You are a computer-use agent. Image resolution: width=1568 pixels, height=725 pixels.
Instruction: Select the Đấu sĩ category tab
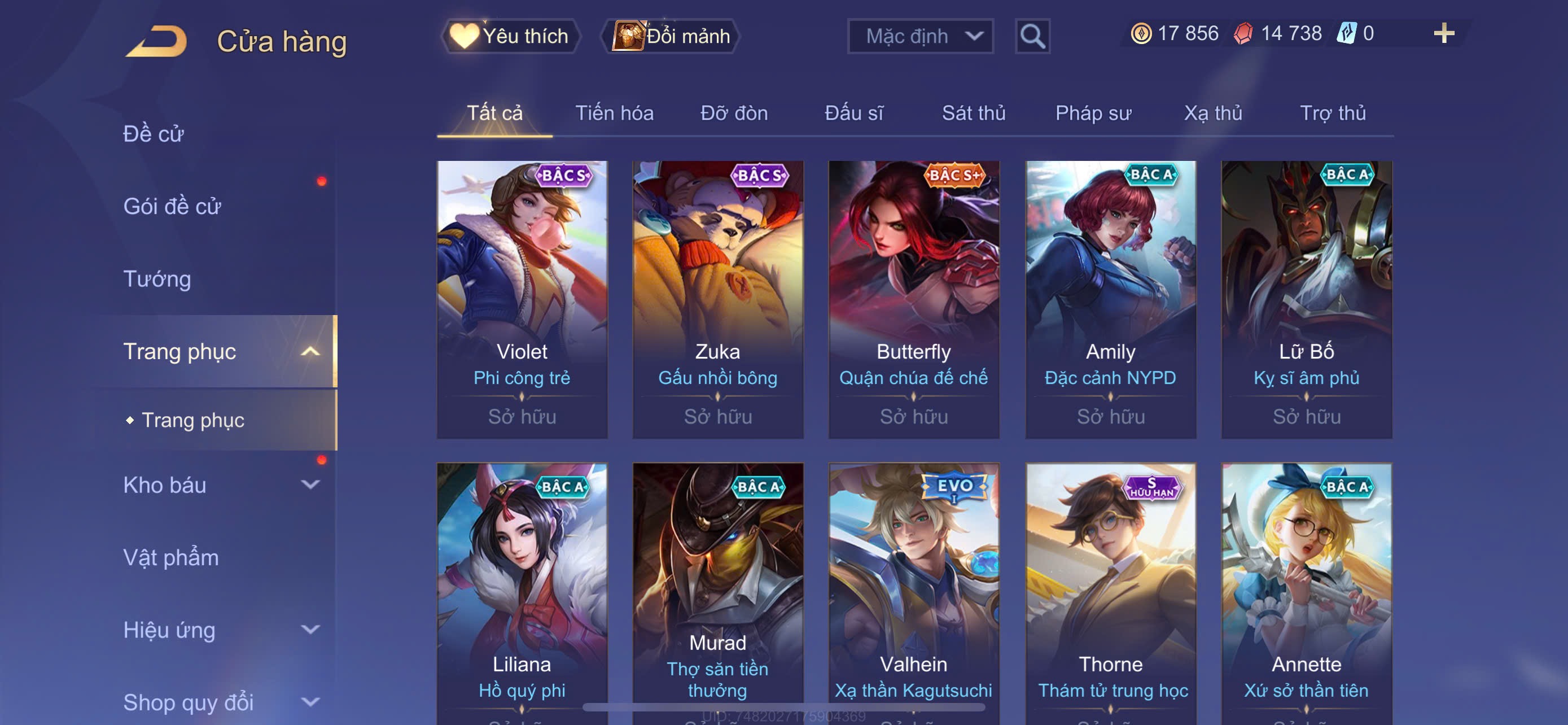coord(853,113)
